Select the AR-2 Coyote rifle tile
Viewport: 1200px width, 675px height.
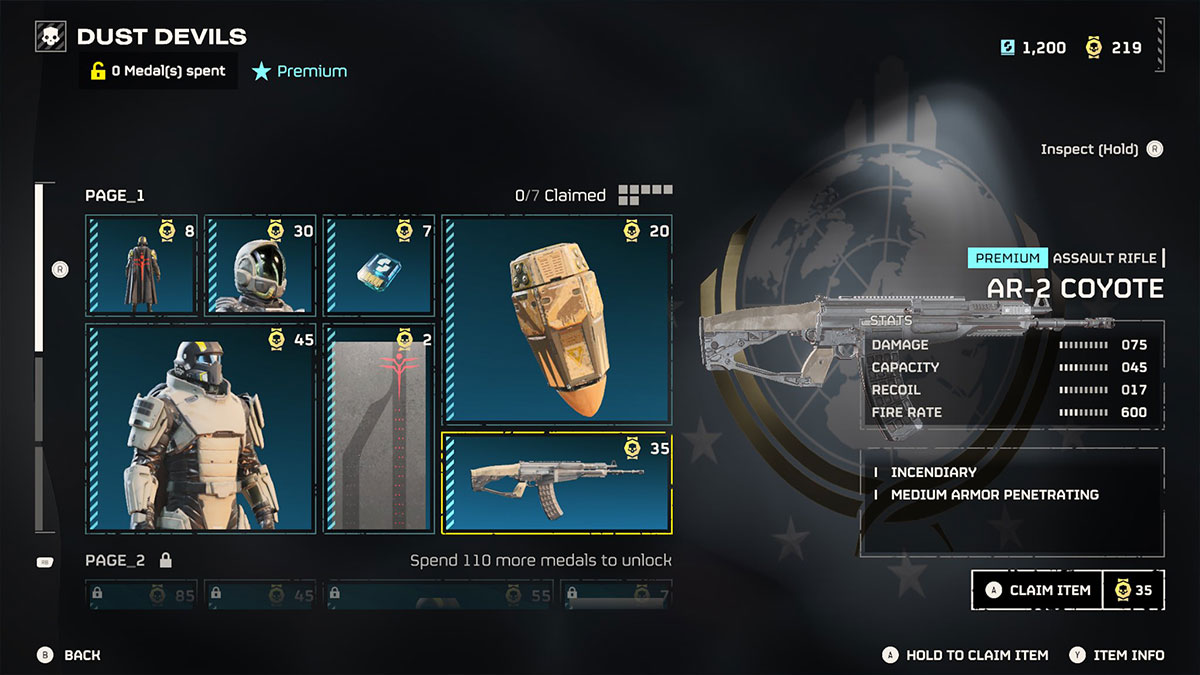click(x=557, y=483)
